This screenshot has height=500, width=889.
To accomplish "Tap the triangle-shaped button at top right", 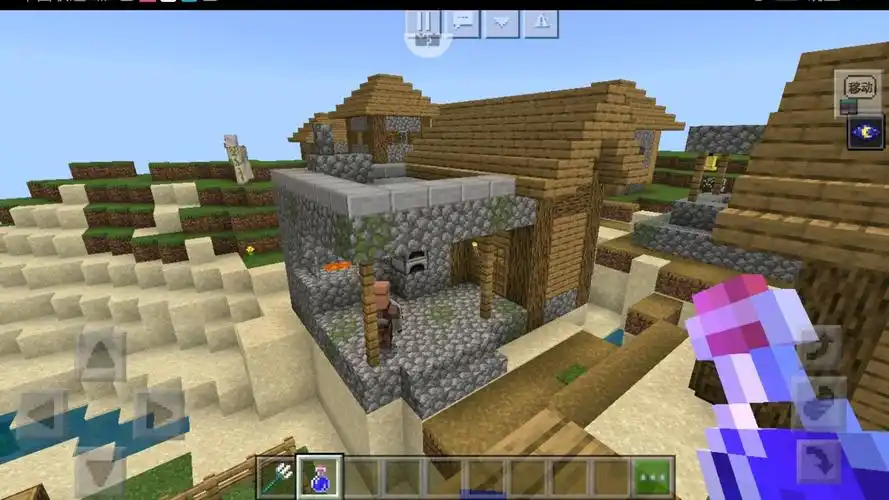I will coord(540,21).
